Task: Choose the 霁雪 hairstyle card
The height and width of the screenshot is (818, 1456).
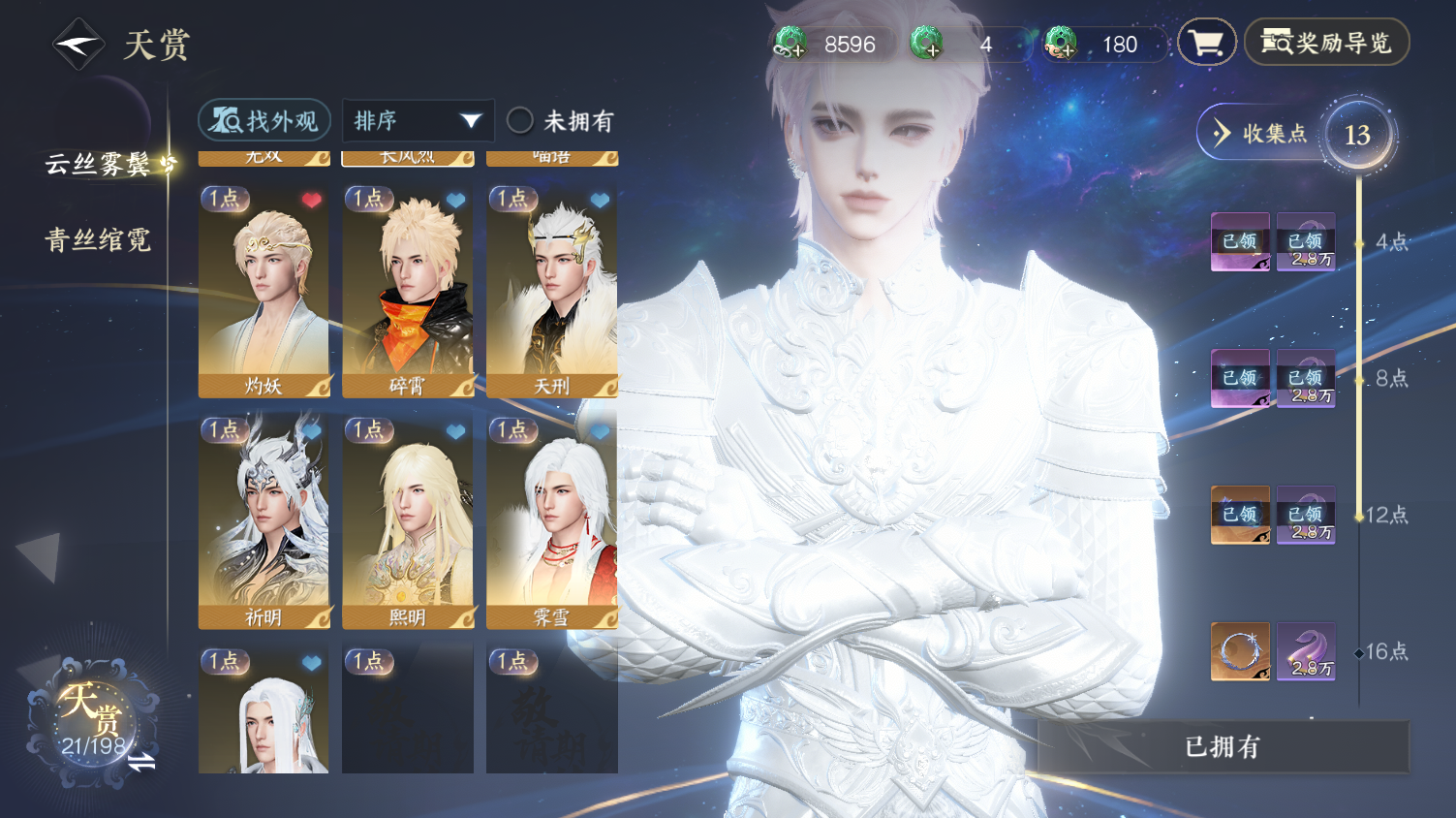Action: point(551,522)
